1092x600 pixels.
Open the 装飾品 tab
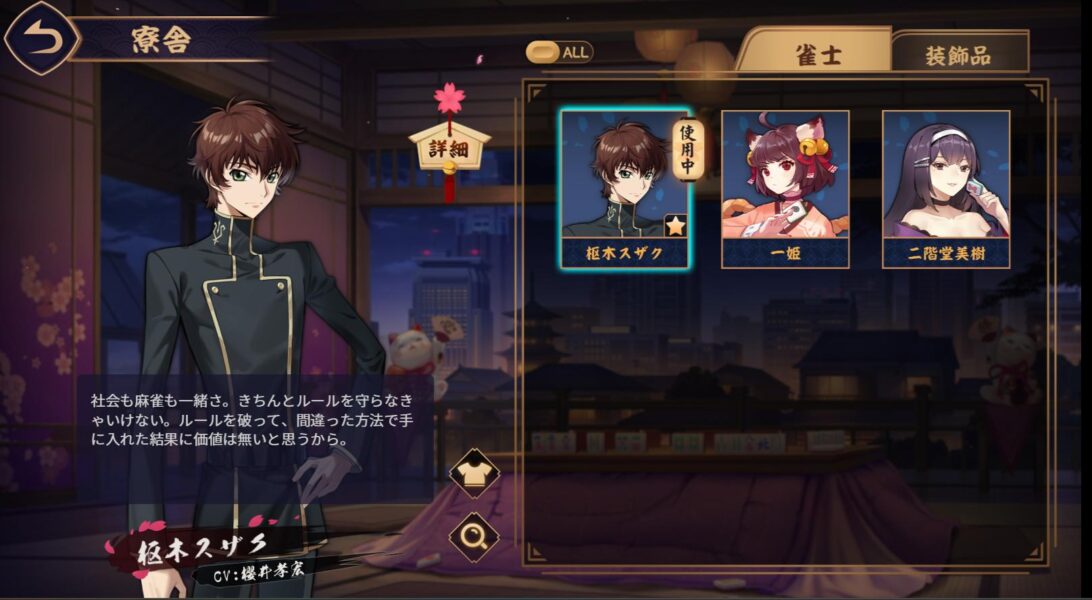(x=959, y=55)
